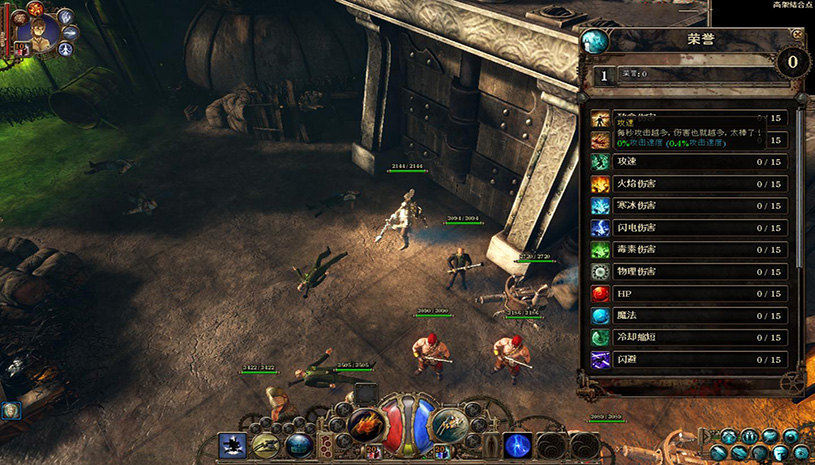Click the companion's fire burst ability icon
The width and height of the screenshot is (815, 465).
[x=38, y=8]
